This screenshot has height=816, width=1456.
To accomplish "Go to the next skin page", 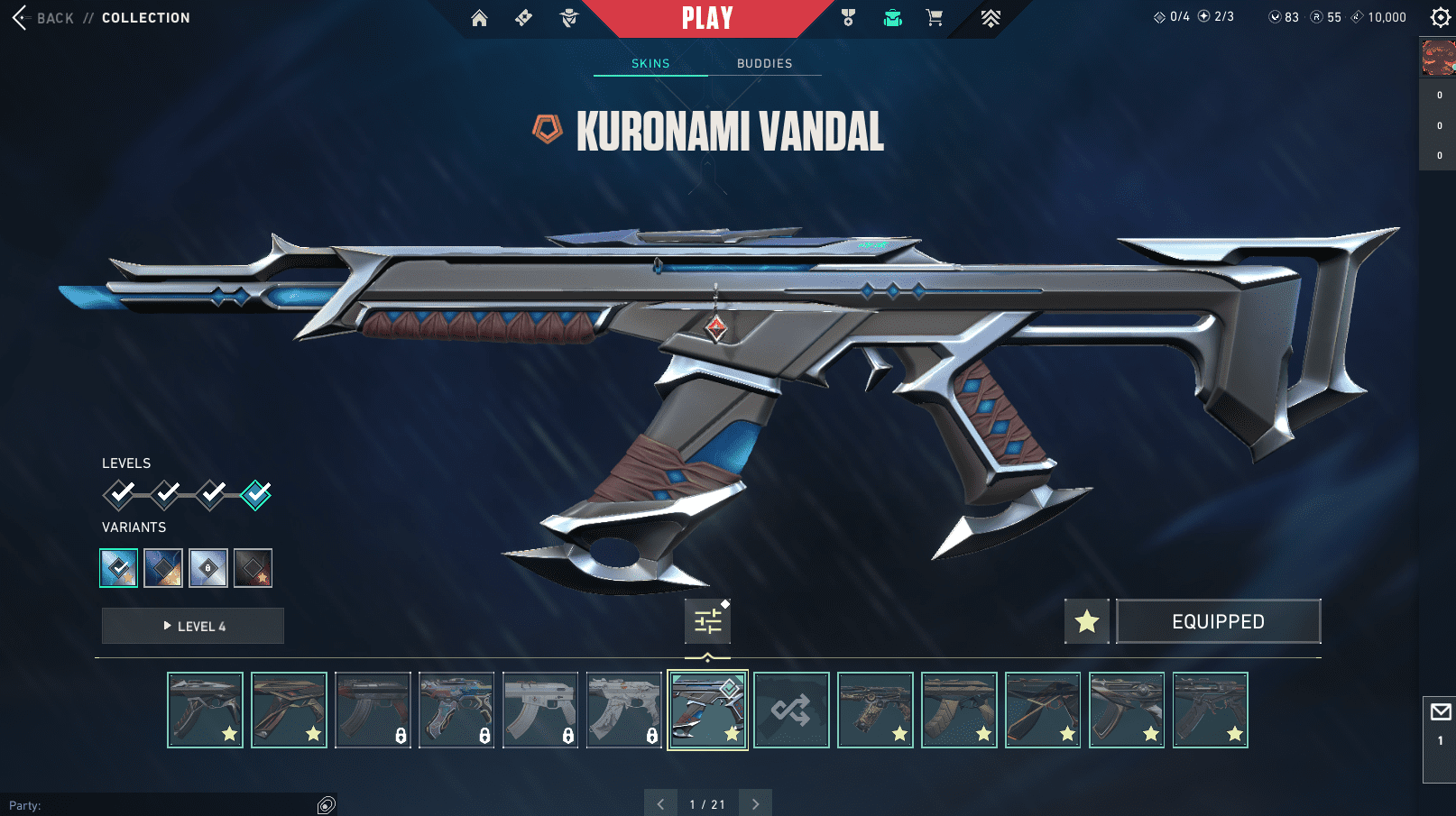I will [x=756, y=804].
